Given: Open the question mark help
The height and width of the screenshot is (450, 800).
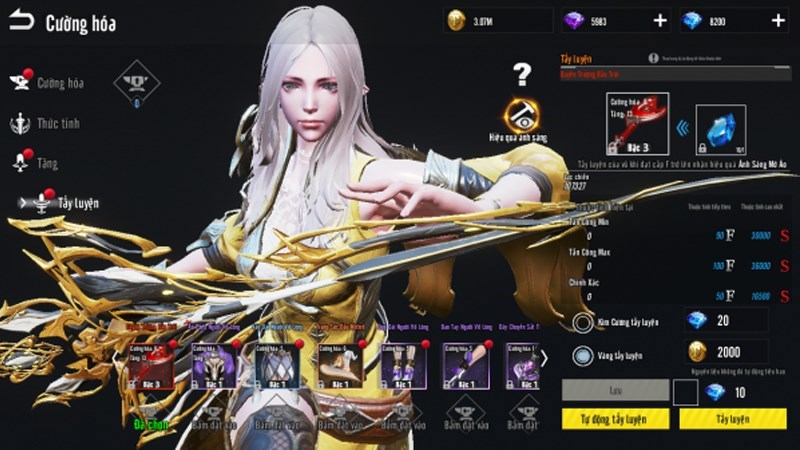Looking at the screenshot, I should pos(521,73).
